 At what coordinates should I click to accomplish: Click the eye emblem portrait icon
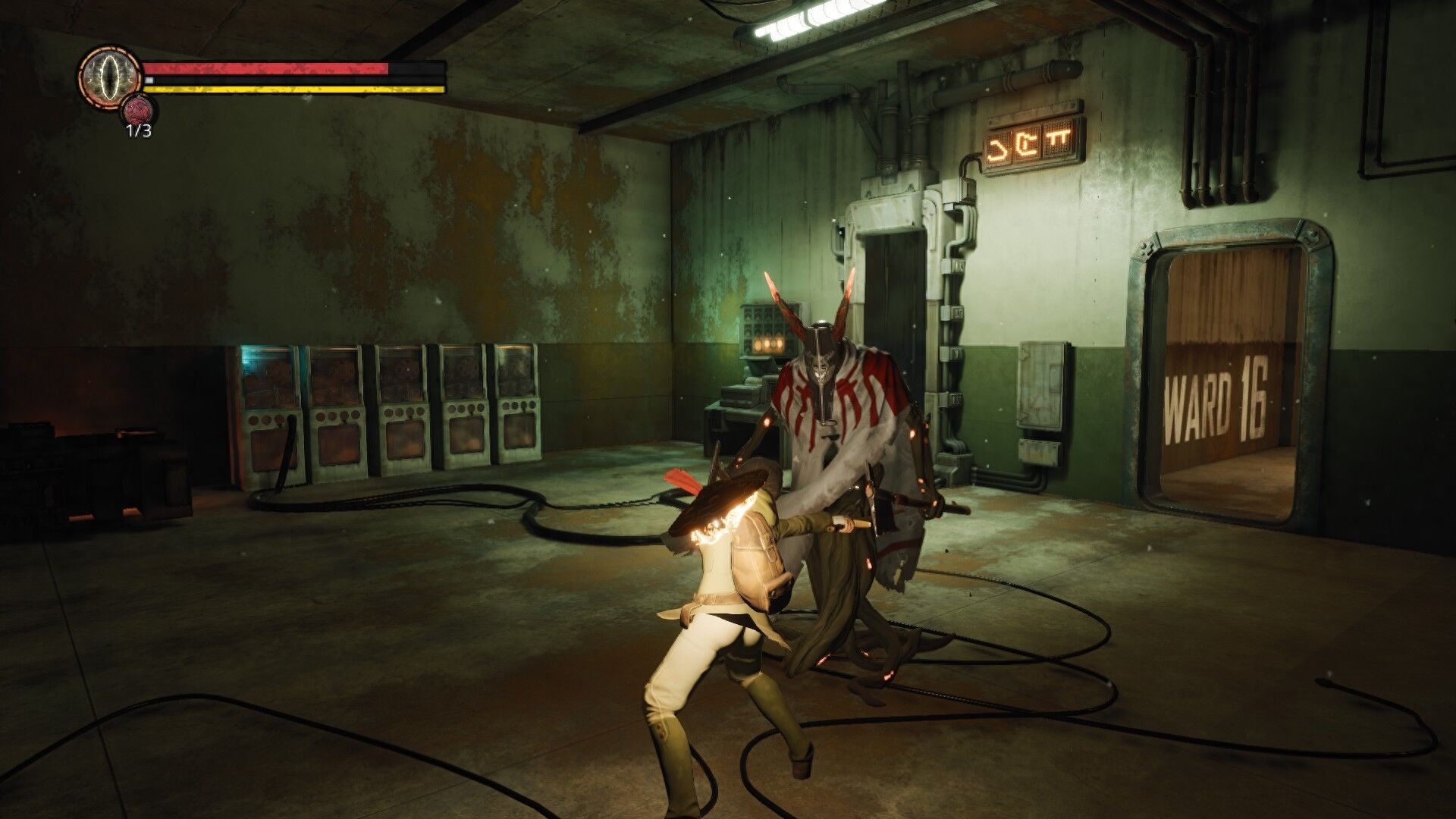(x=110, y=74)
